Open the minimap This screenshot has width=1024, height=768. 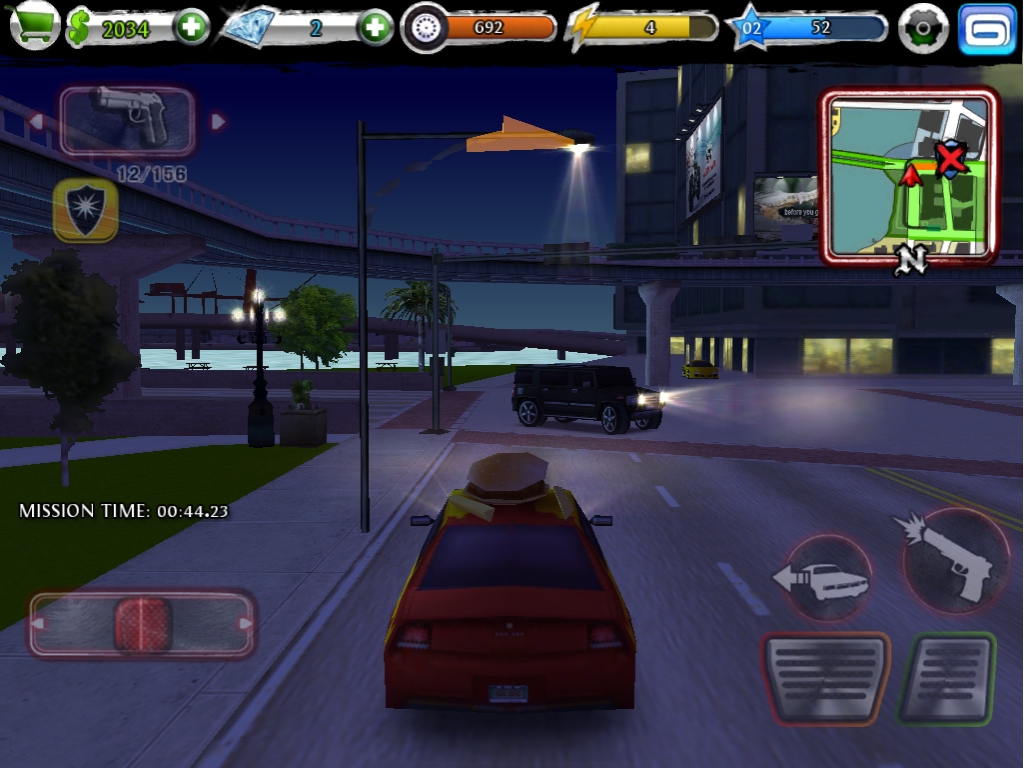click(909, 177)
